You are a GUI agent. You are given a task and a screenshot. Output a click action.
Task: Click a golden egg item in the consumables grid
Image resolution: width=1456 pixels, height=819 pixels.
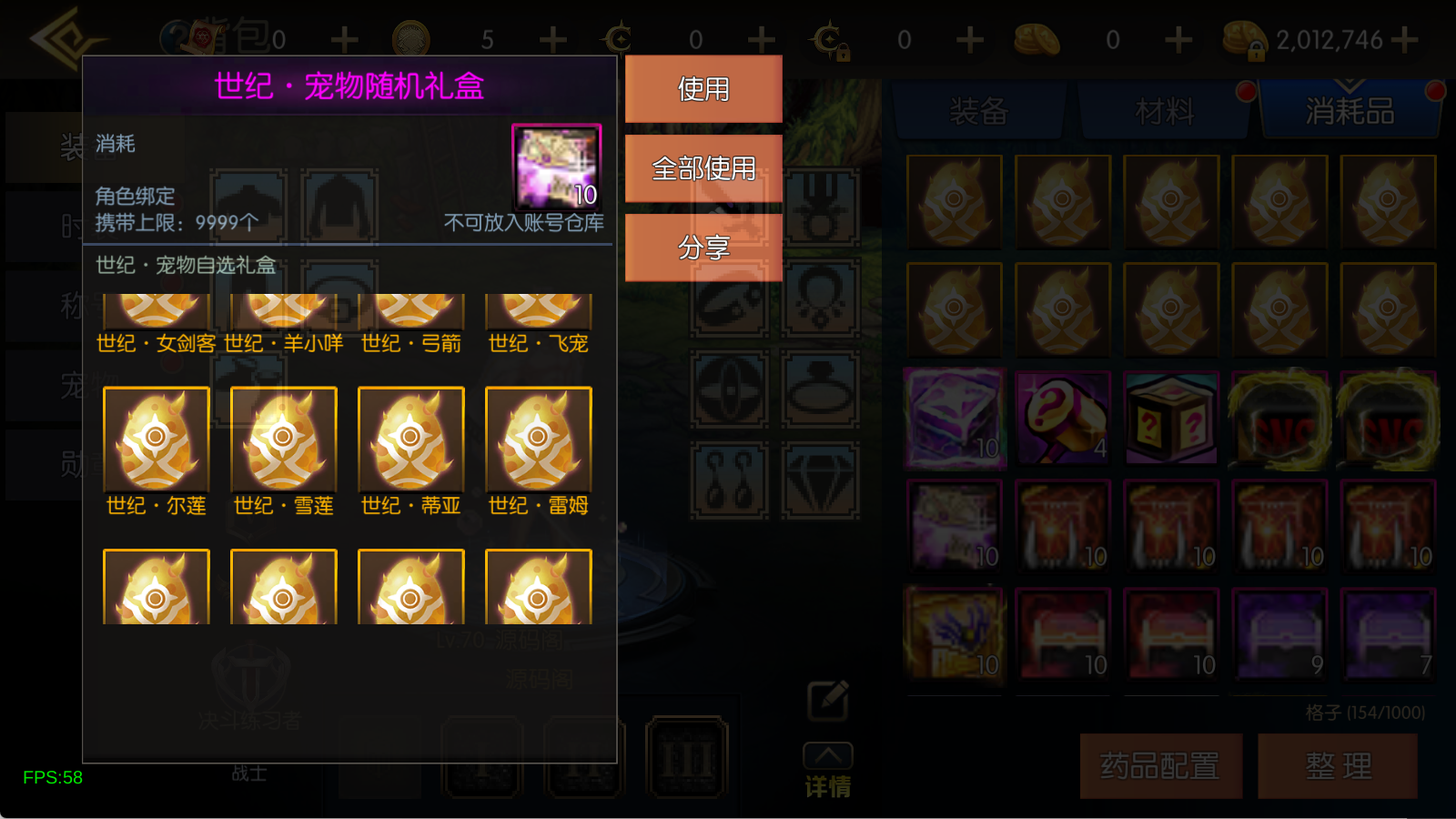point(955,200)
